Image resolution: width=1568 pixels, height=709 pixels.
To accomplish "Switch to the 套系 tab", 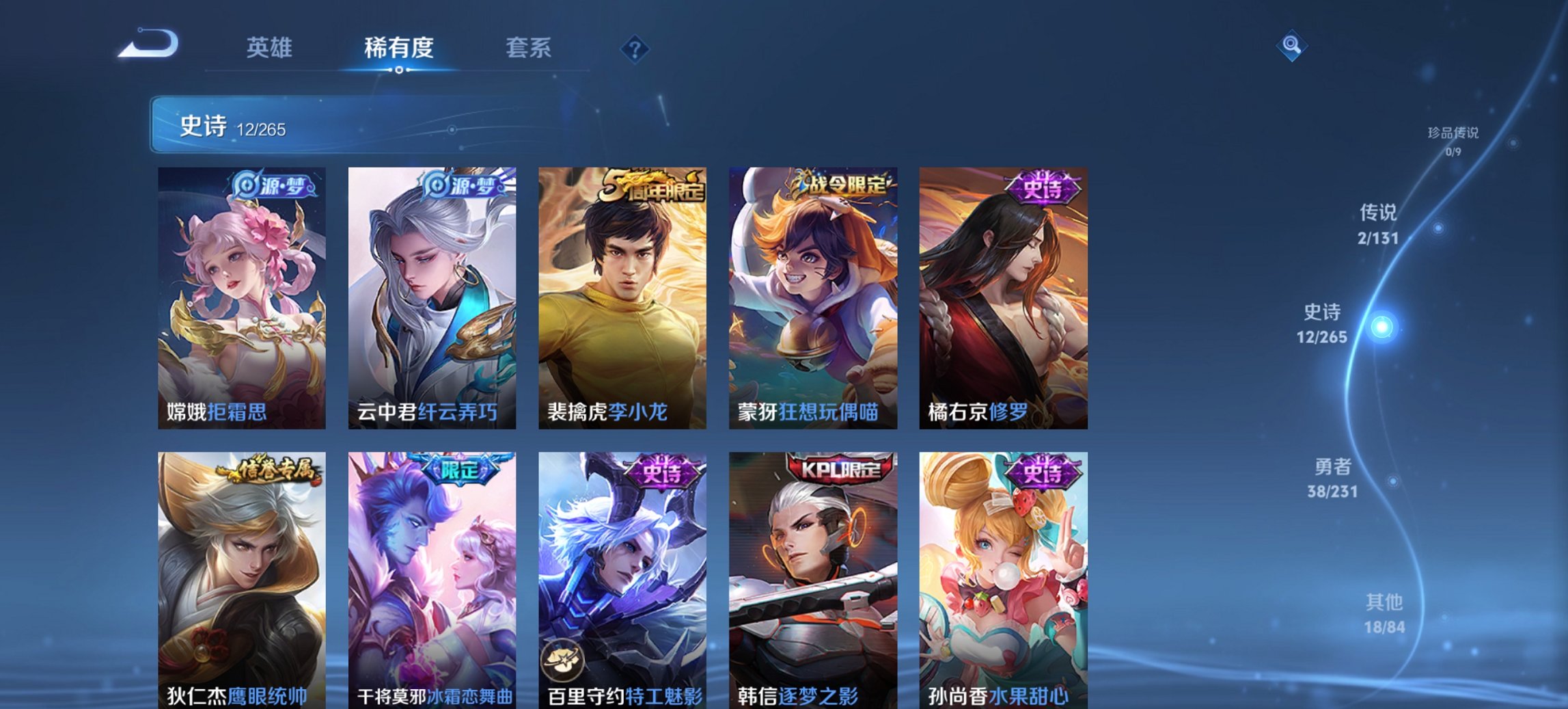I will [x=529, y=48].
